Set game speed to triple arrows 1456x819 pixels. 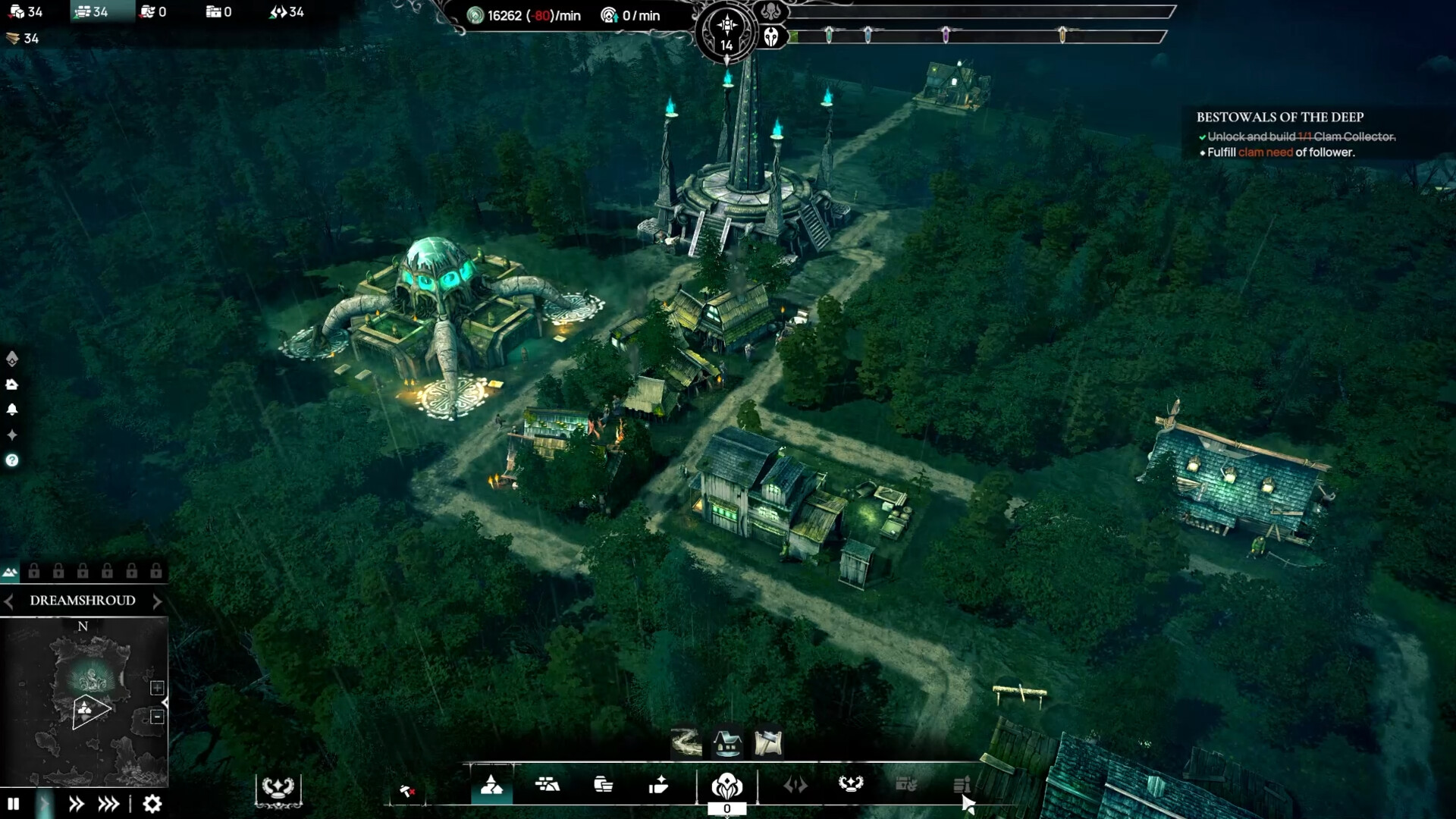point(108,804)
